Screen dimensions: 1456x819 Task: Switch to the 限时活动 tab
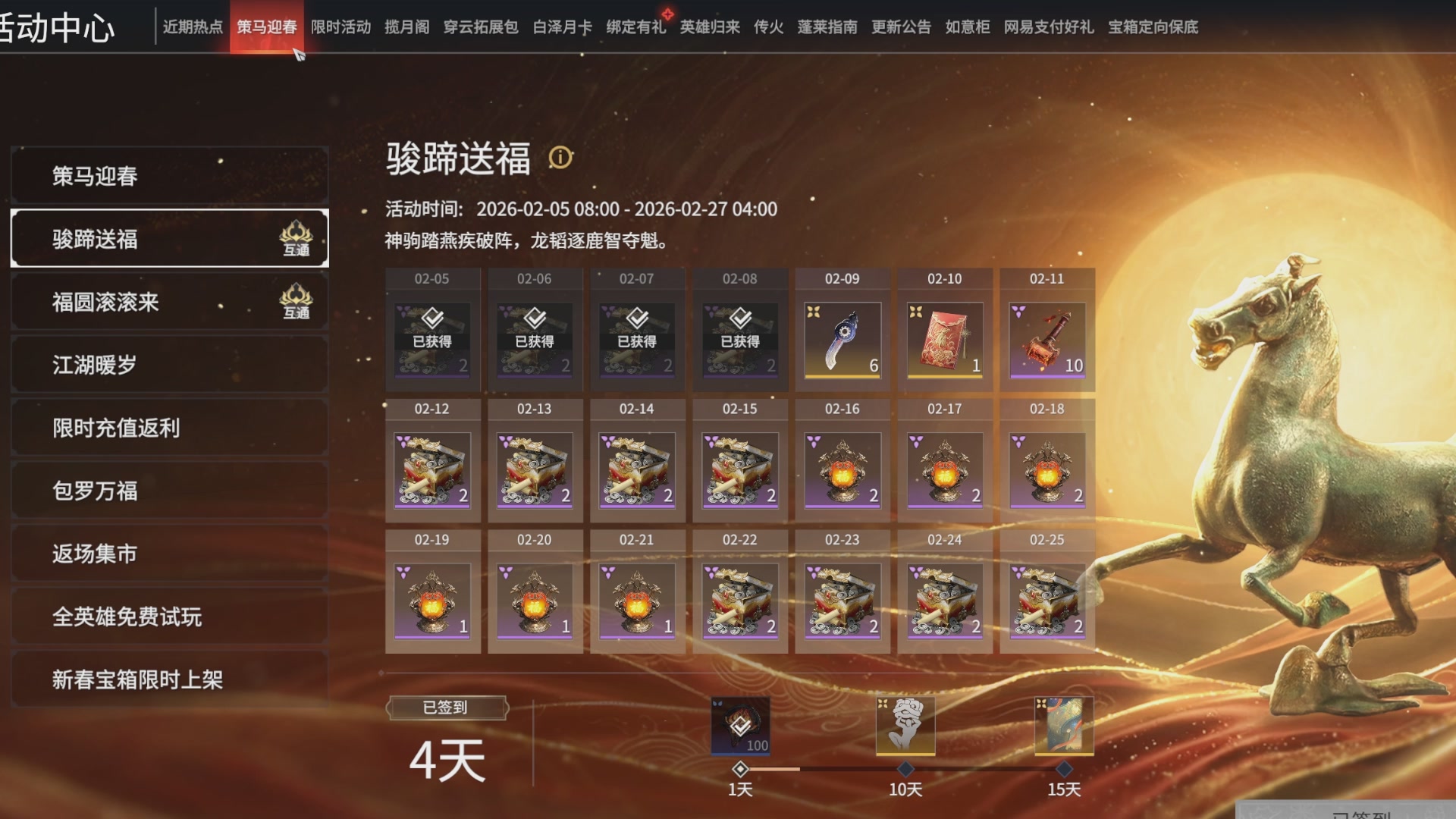pyautogui.click(x=341, y=27)
